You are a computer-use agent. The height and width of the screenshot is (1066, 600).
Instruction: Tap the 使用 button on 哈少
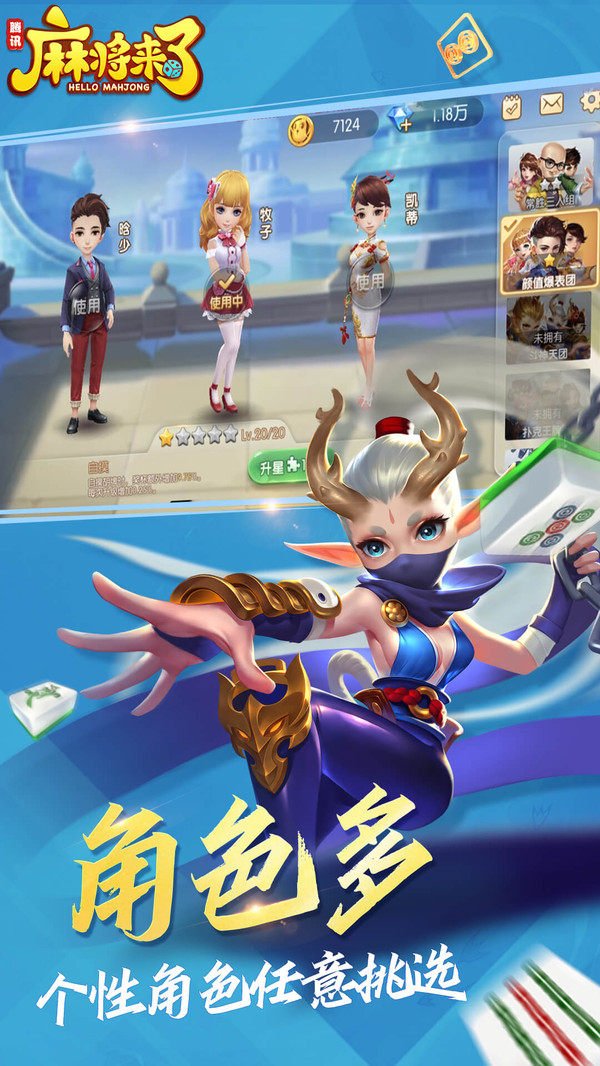[87, 306]
